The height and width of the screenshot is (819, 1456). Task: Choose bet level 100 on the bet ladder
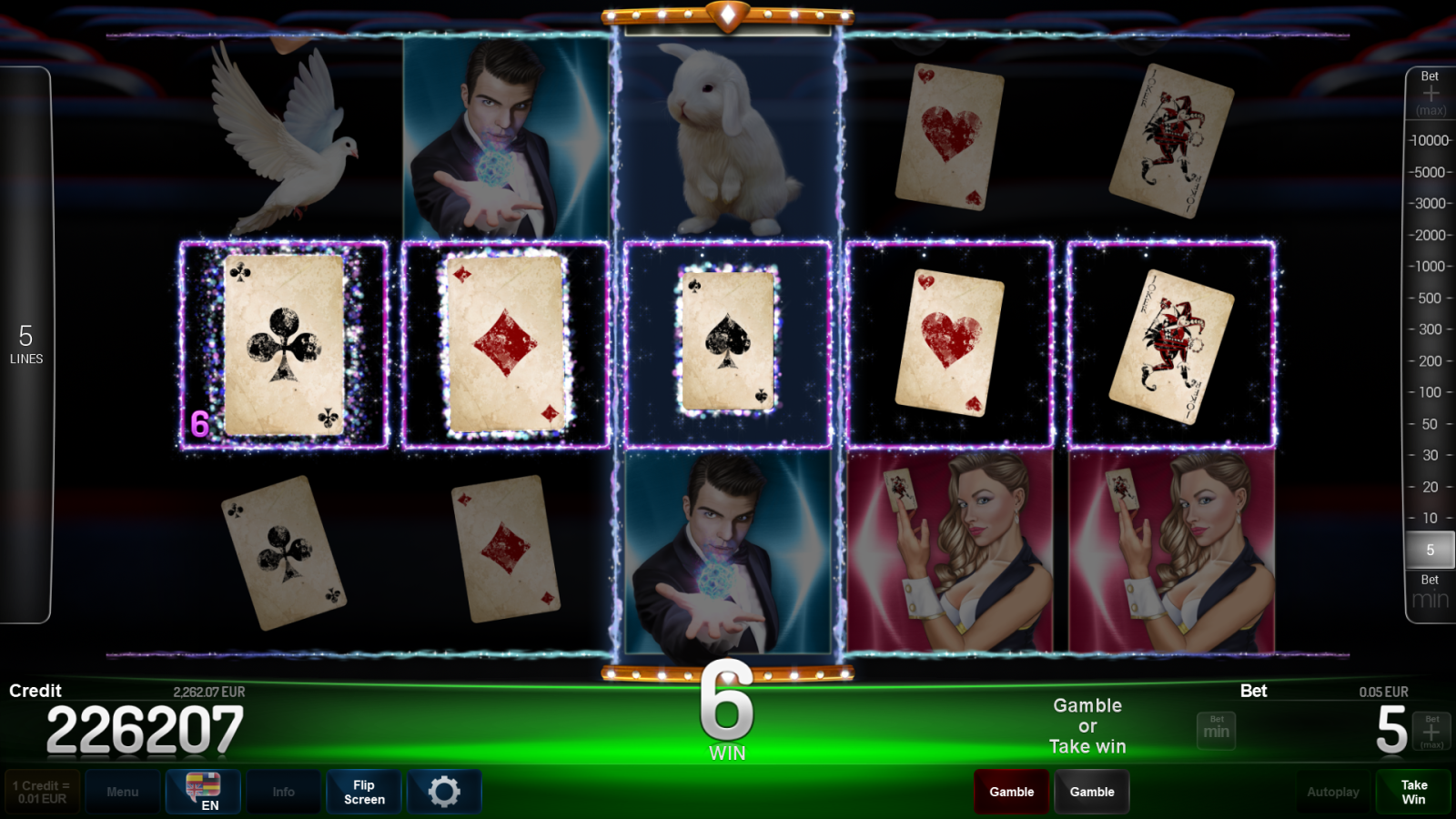coord(1431,392)
